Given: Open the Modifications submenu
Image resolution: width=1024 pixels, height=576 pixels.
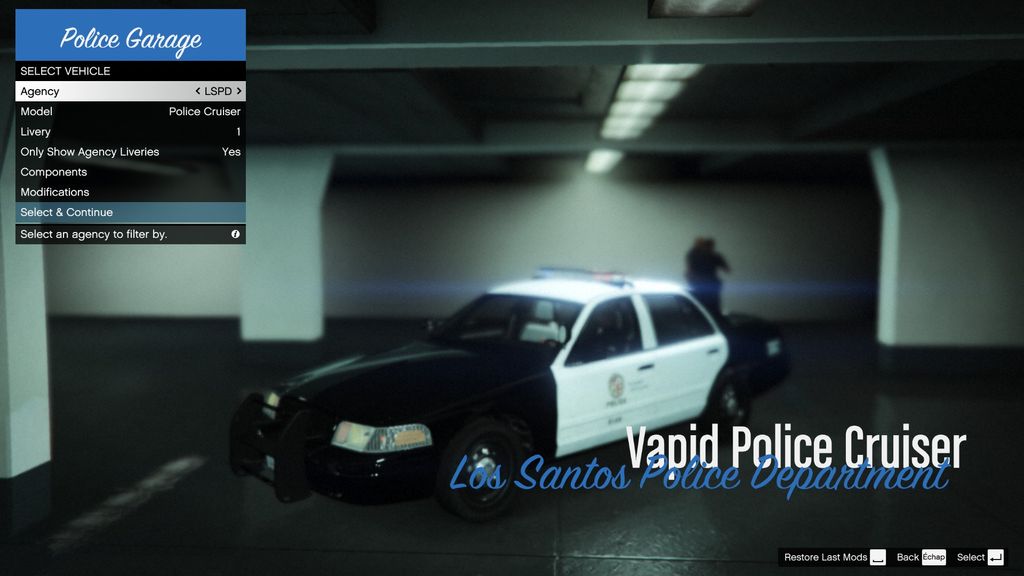Looking at the screenshot, I should coord(130,192).
